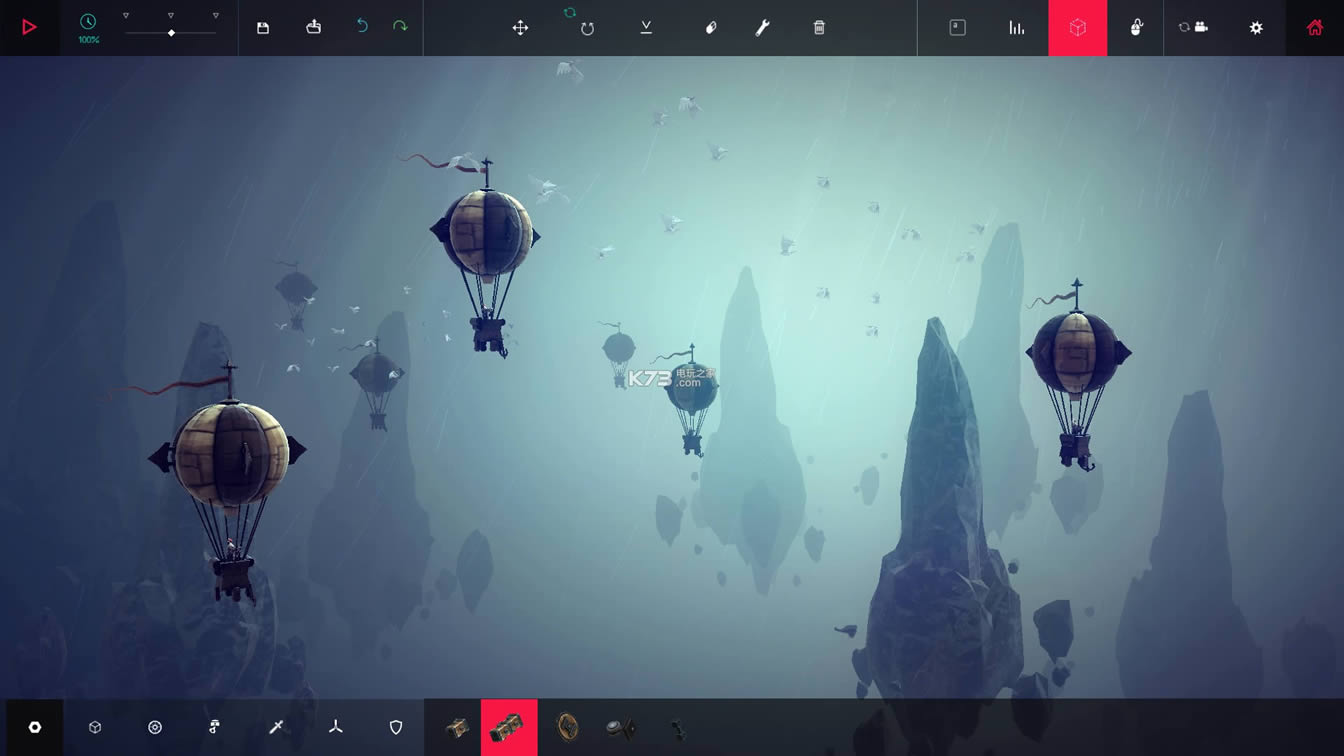
Task: Pick the Erase tool in the toolbar
Action: click(710, 28)
